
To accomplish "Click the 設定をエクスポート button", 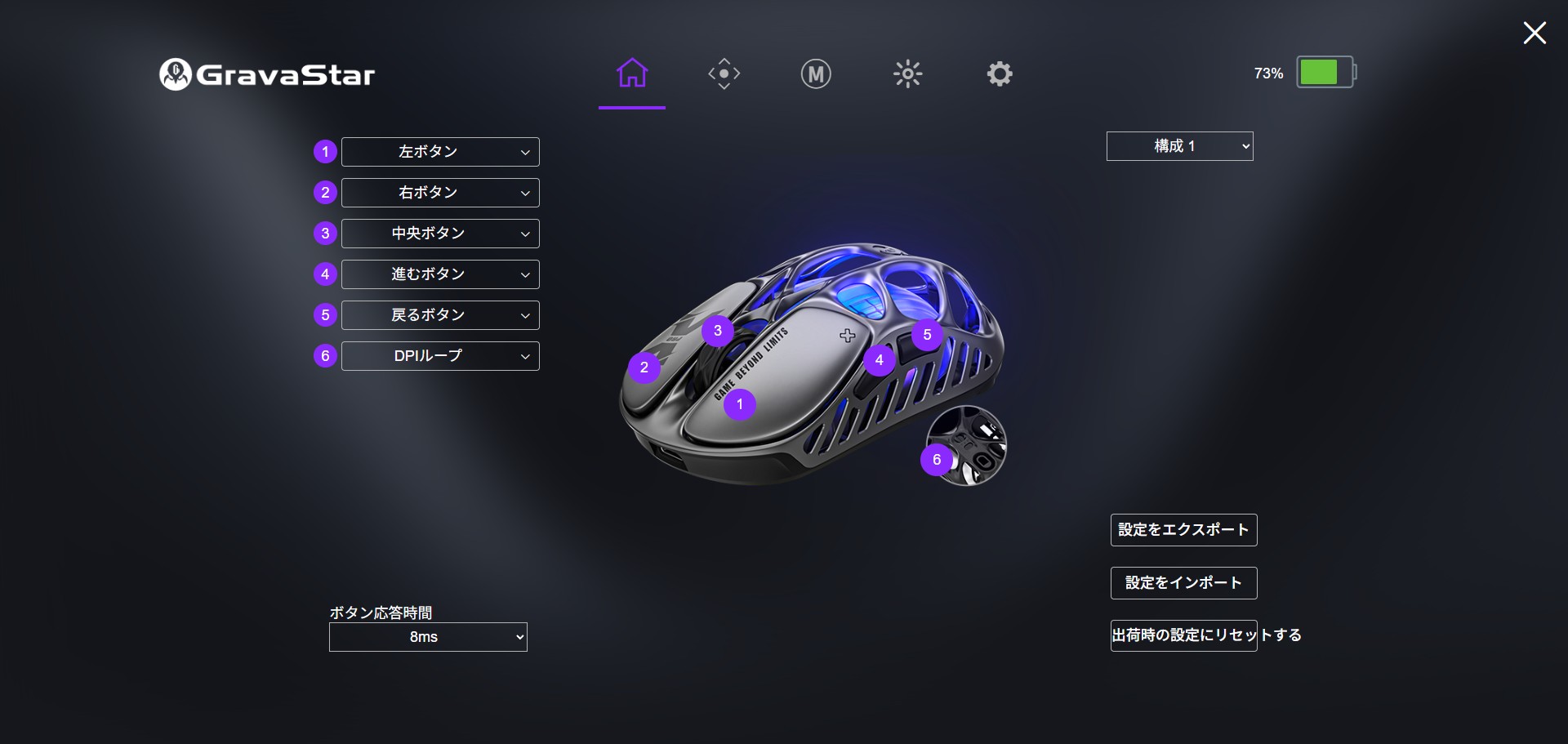I will click(x=1183, y=530).
